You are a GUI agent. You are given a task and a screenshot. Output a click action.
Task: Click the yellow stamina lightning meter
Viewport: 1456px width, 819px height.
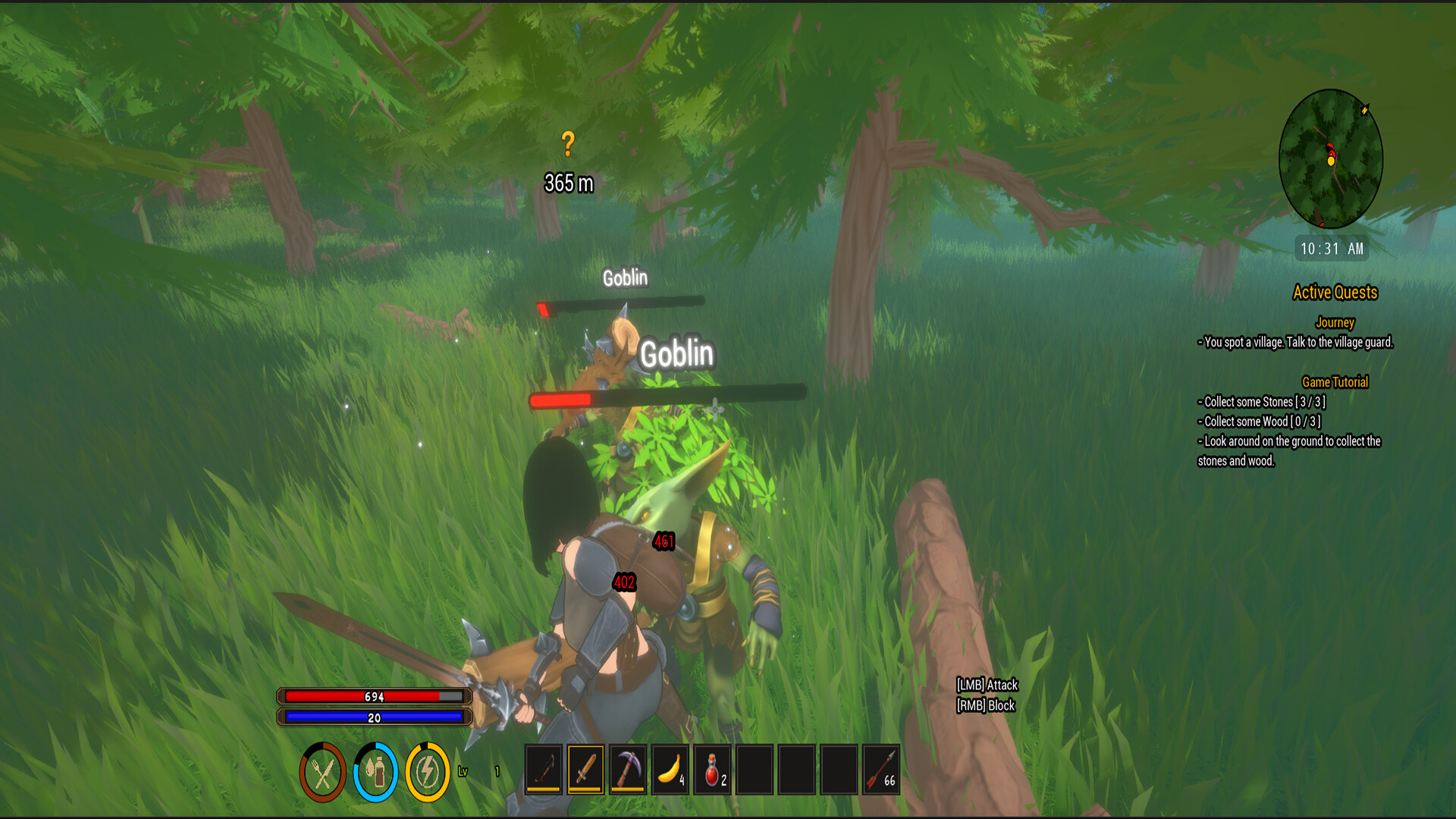tap(425, 770)
